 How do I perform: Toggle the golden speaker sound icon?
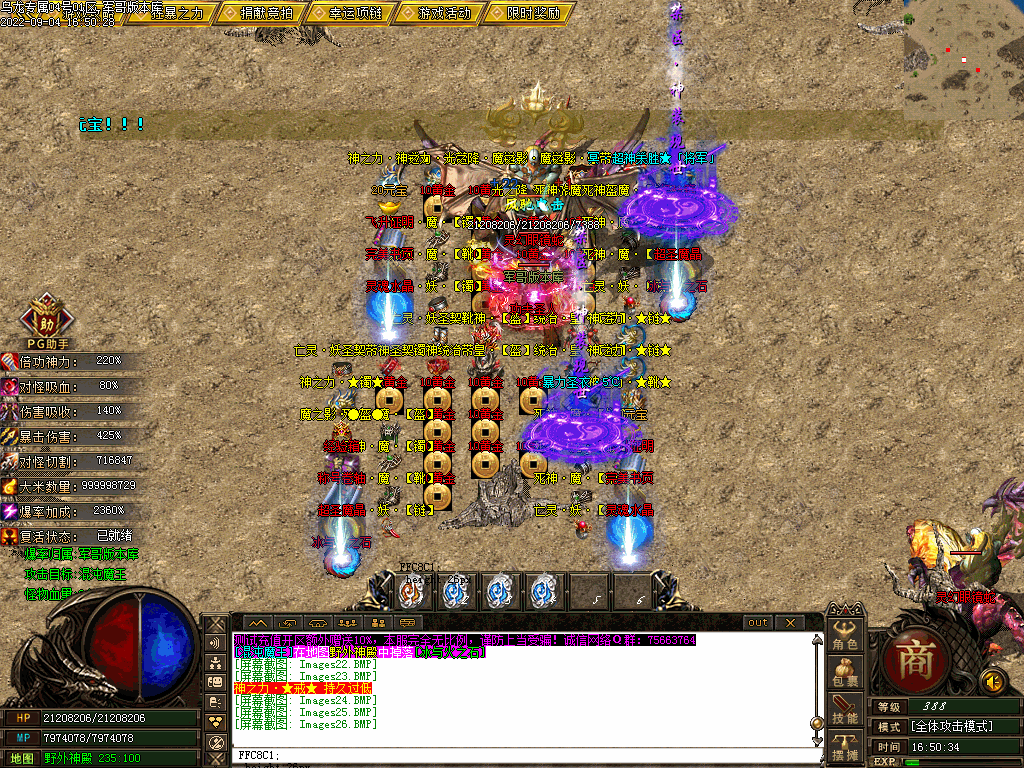click(x=993, y=682)
